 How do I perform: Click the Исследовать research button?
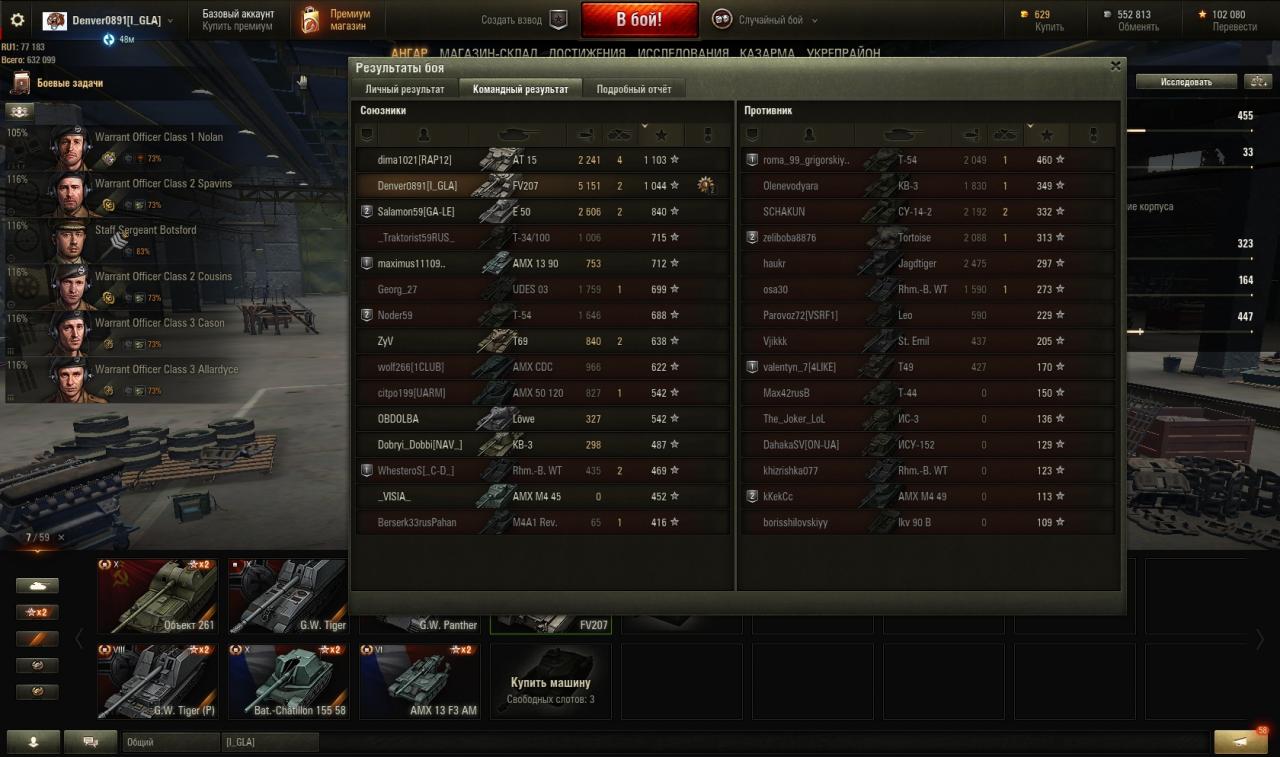coord(1186,82)
